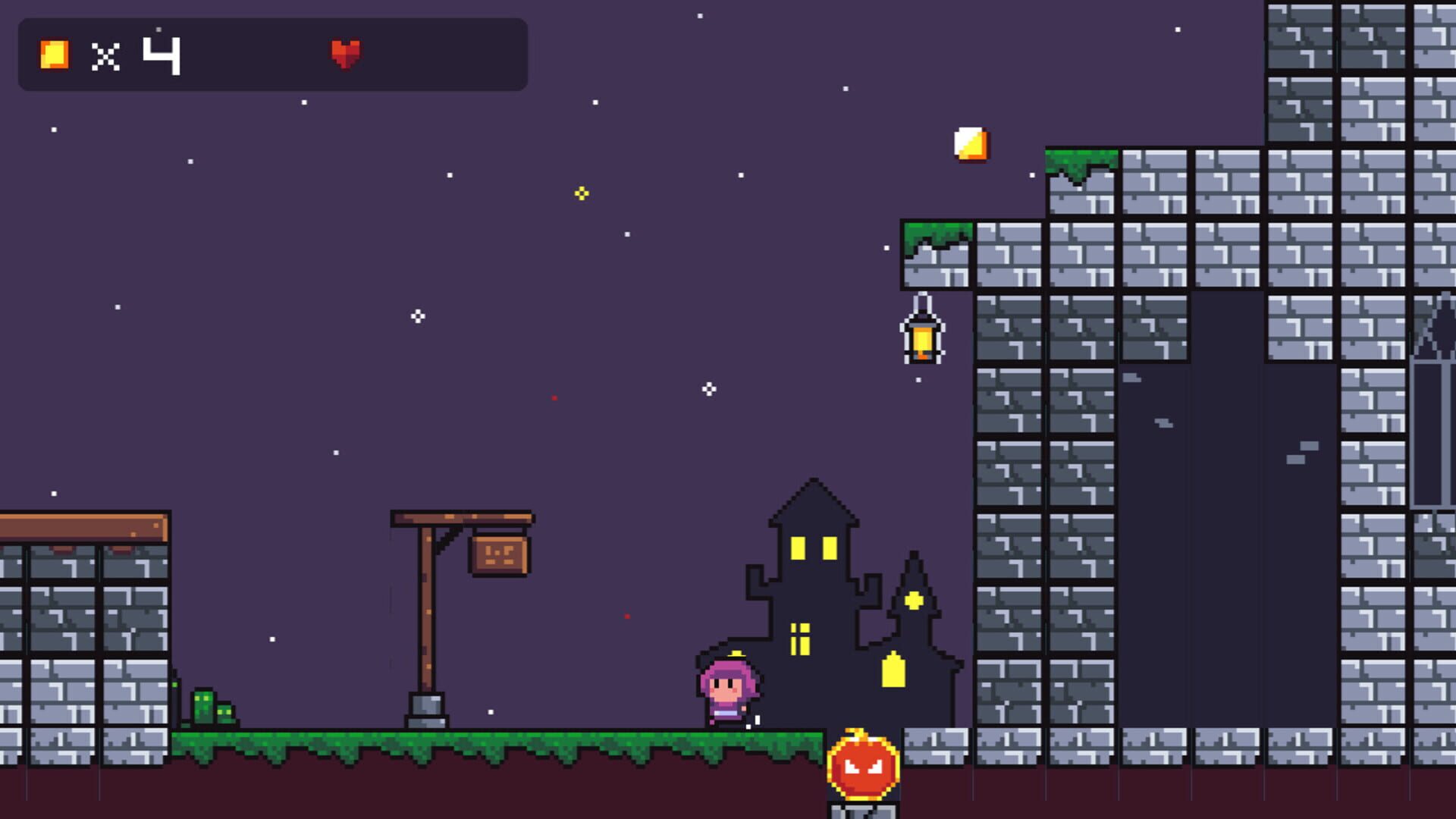Viewport: 1456px width, 819px height.
Task: Click the yellow sparkle star in the sky
Action: tap(580, 193)
